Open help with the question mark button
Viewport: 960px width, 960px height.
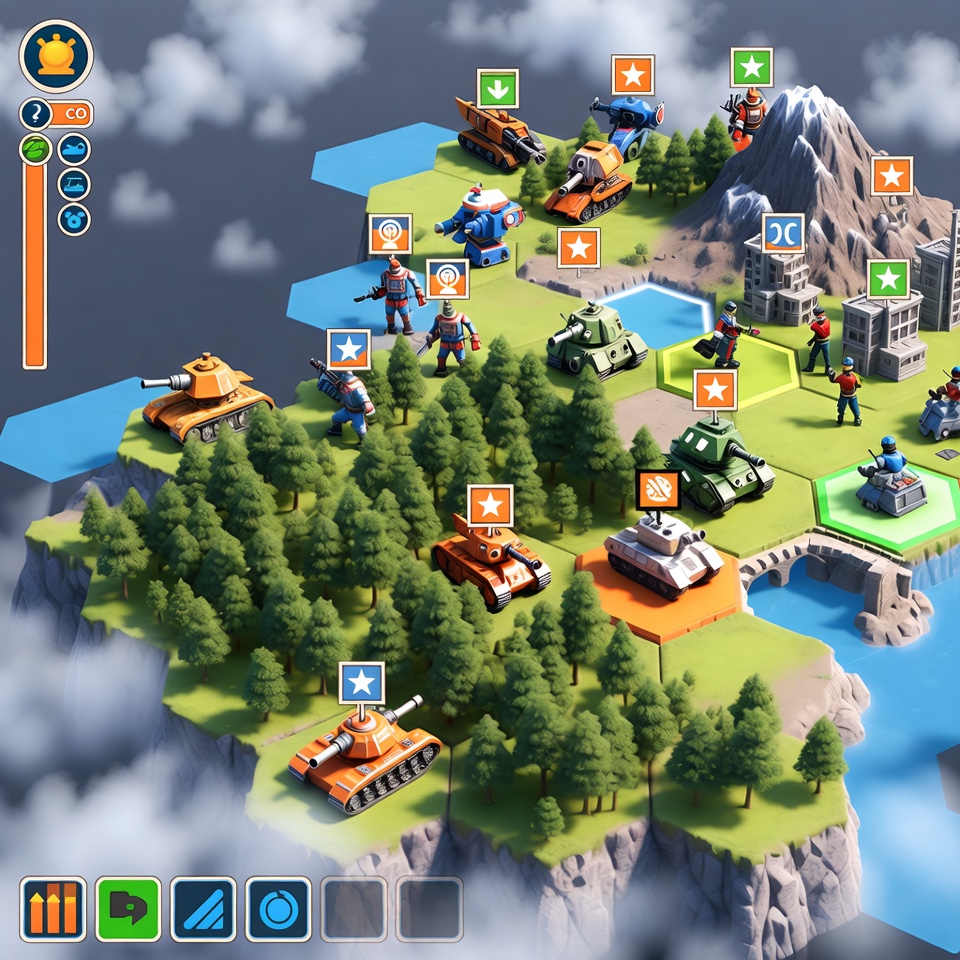click(x=35, y=114)
